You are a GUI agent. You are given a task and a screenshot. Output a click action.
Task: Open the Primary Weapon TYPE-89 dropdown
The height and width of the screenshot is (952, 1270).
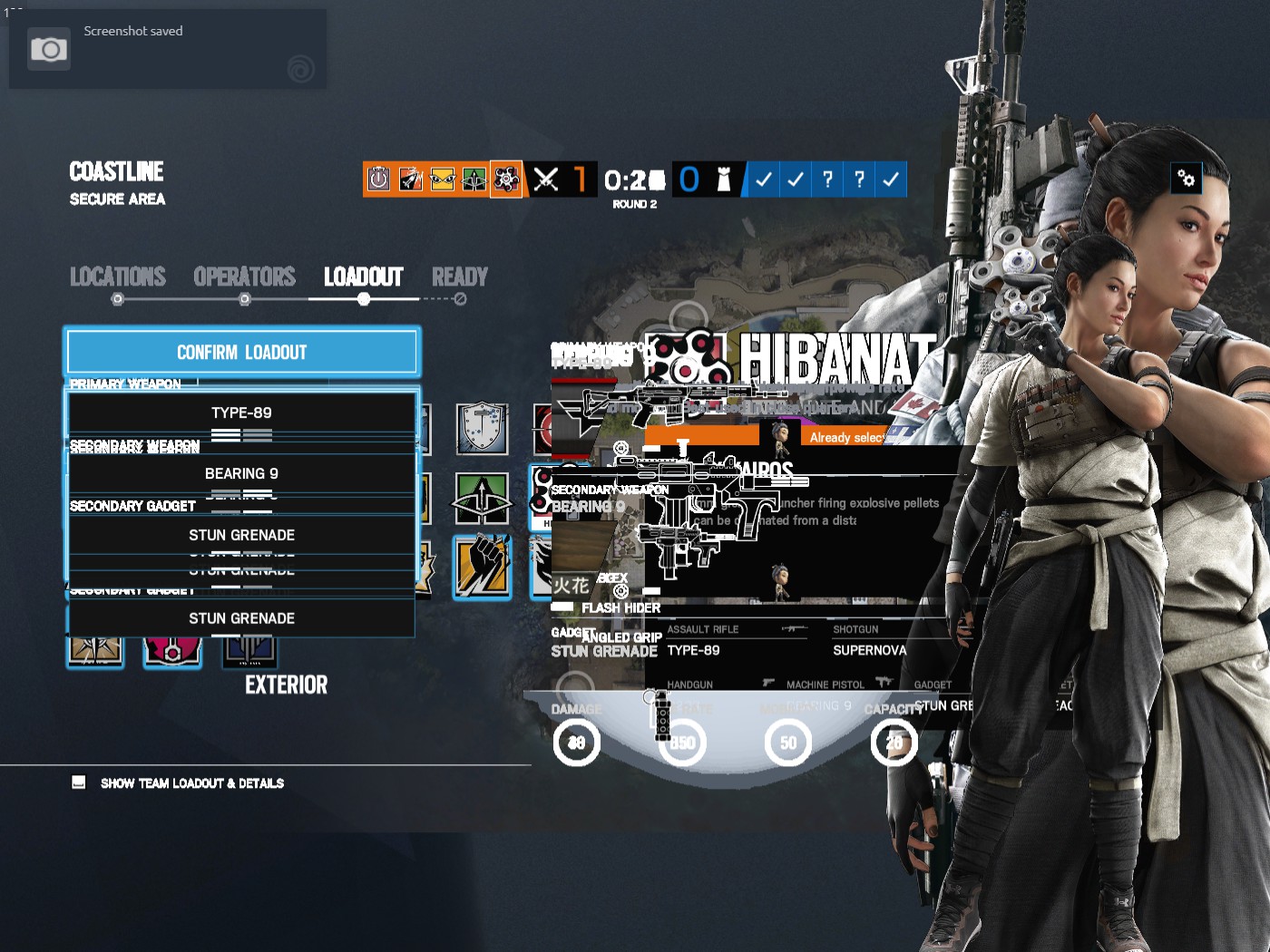pos(241,413)
